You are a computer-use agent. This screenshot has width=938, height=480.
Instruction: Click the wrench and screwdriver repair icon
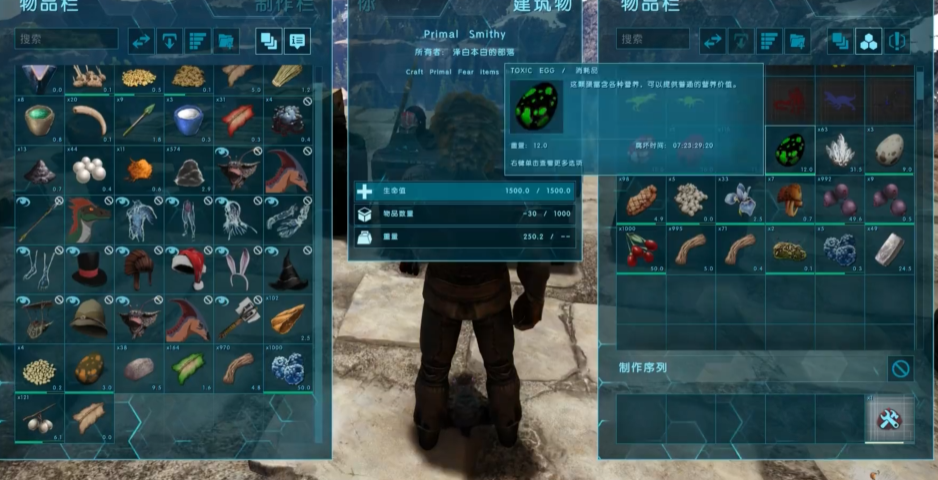click(887, 420)
